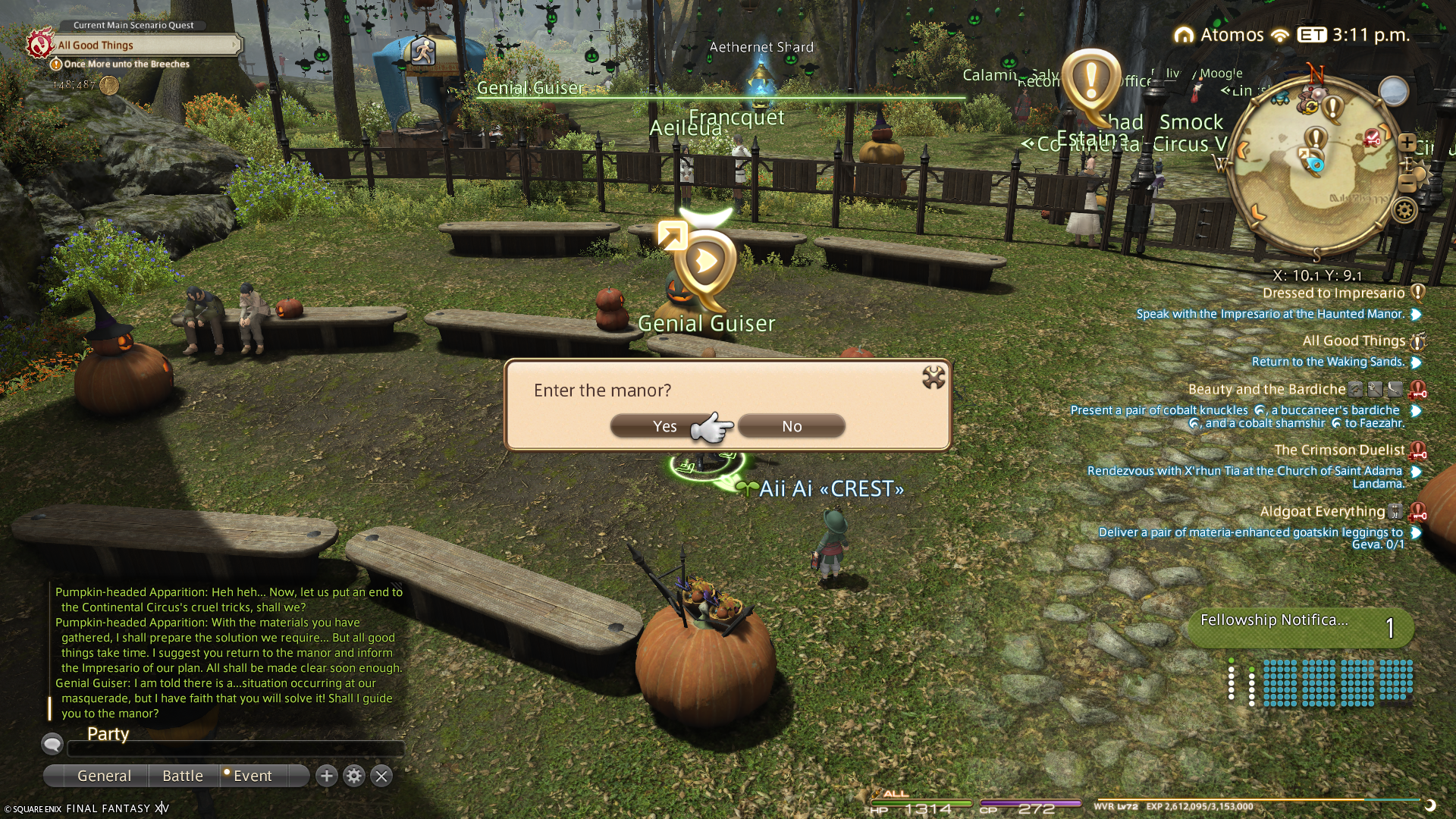Close the Enter the manor dialog
This screenshot has width=1456, height=819.
coord(933,377)
